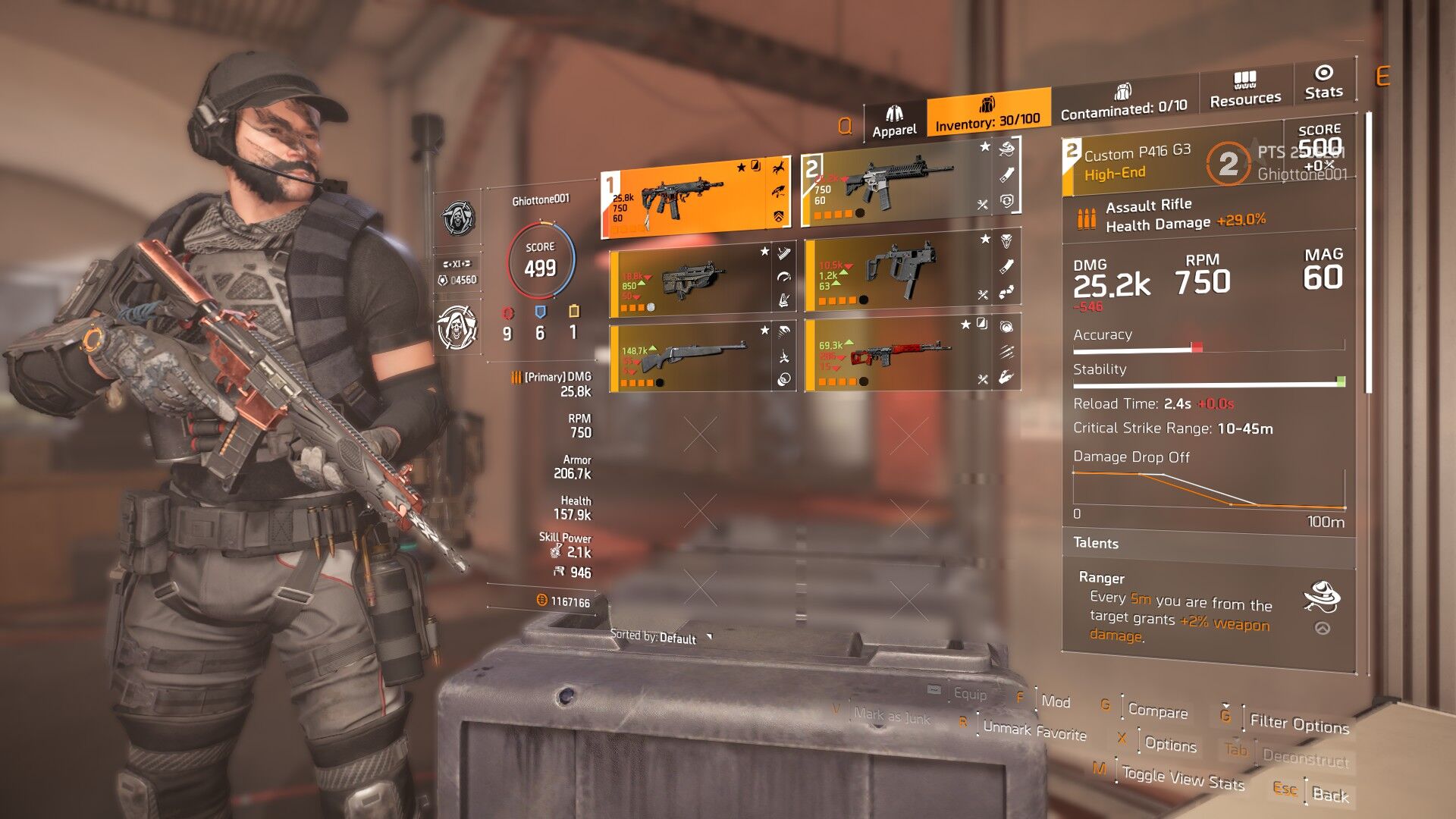Select the Vector submachine gun slot

point(899,273)
